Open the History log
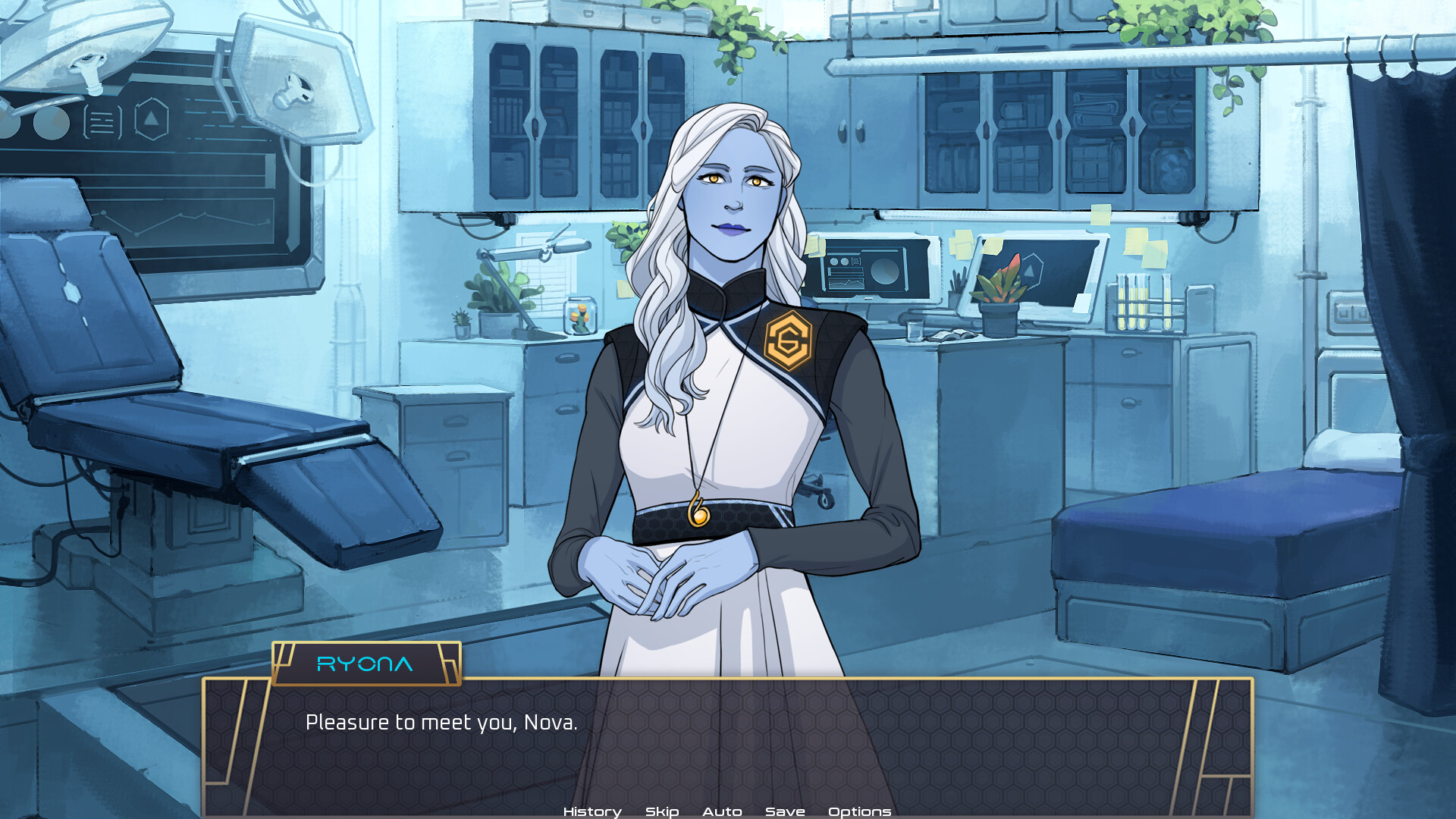Screen dimensions: 1456x819 click(591, 811)
